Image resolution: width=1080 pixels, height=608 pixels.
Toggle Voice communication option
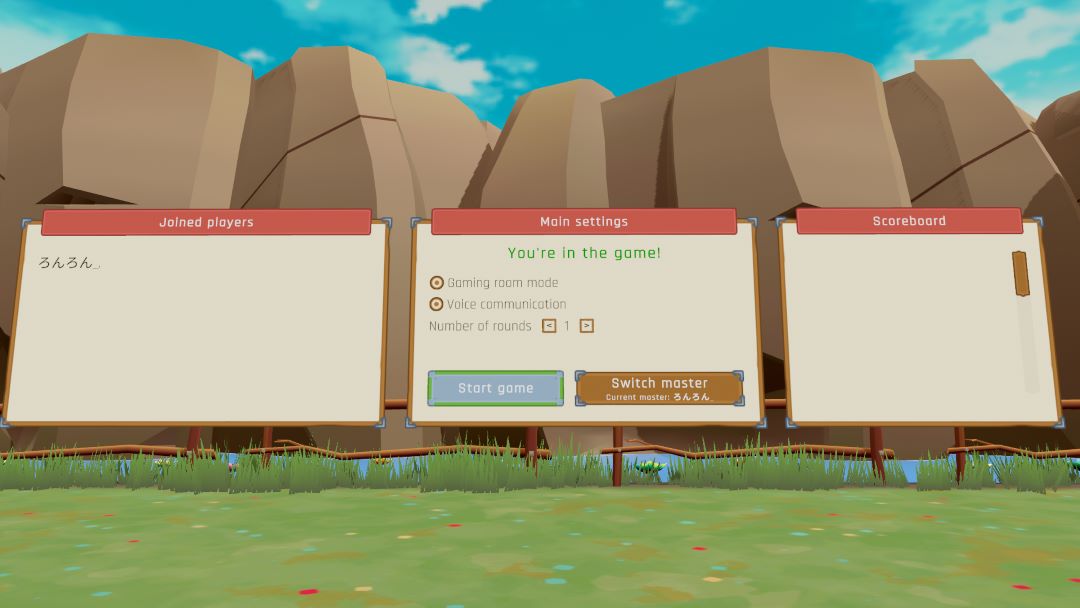[x=437, y=304]
